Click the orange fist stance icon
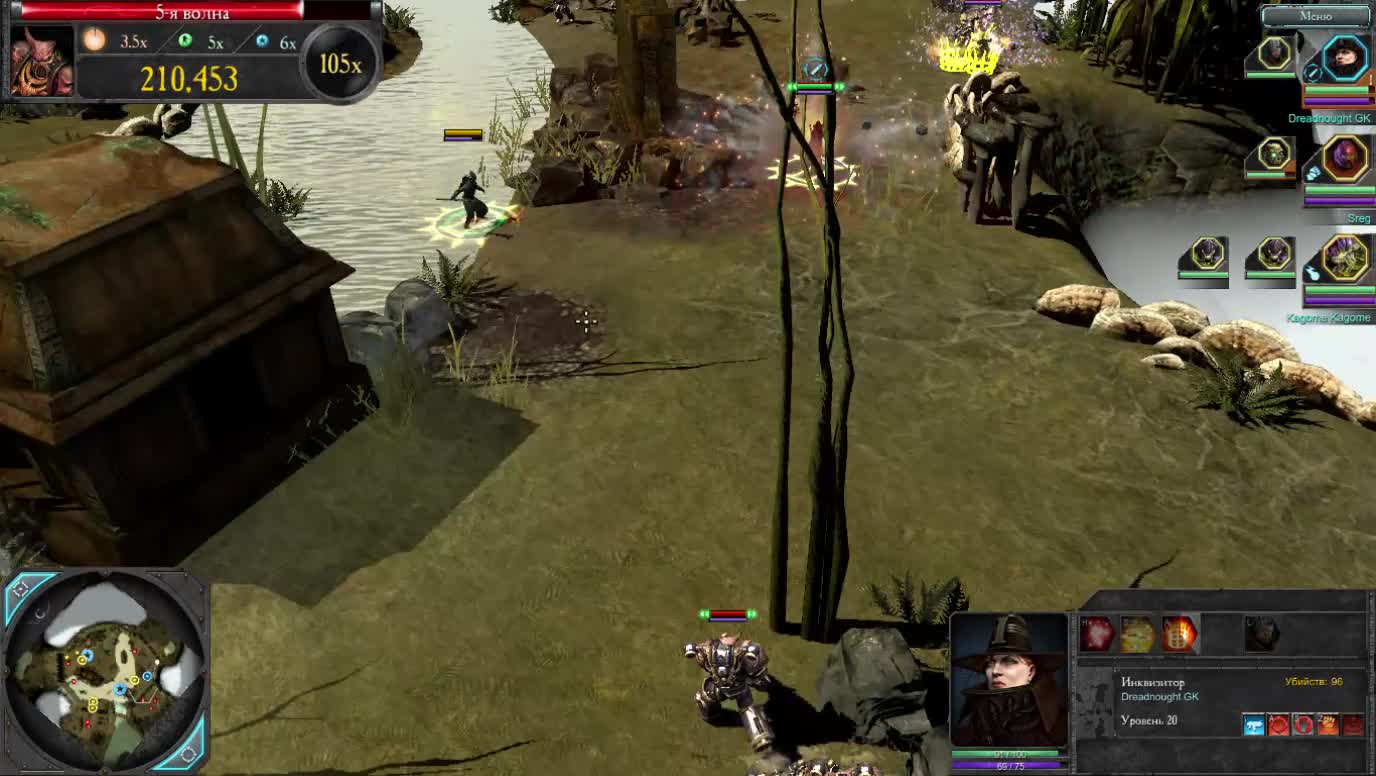The image size is (1376, 776). (1326, 724)
